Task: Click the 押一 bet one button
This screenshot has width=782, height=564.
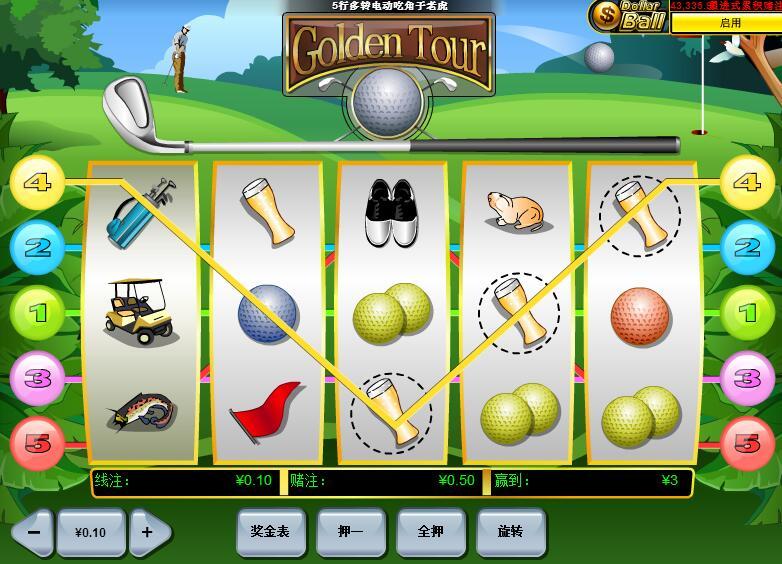Action: 350,532
